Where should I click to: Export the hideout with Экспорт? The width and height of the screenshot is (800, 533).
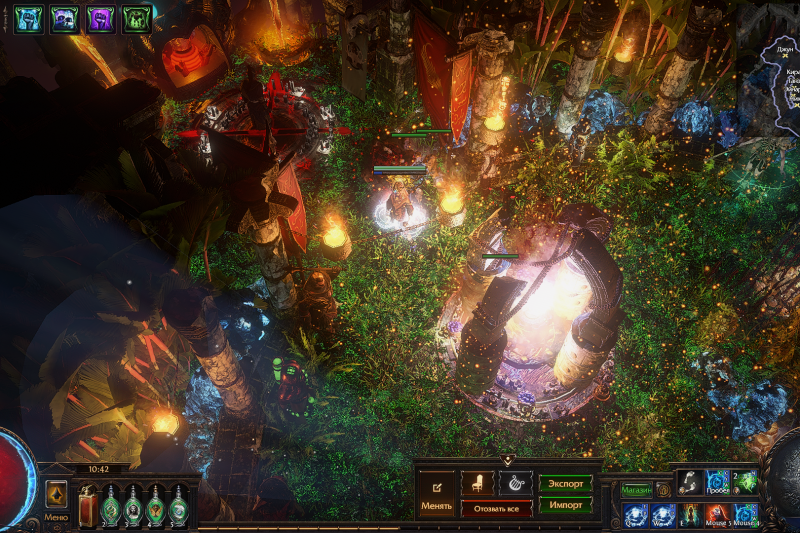[566, 483]
